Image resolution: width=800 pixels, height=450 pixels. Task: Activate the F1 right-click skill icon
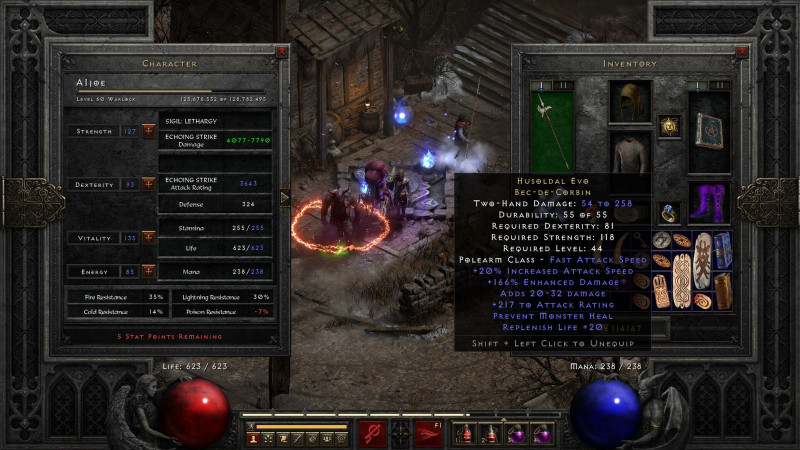coord(429,433)
